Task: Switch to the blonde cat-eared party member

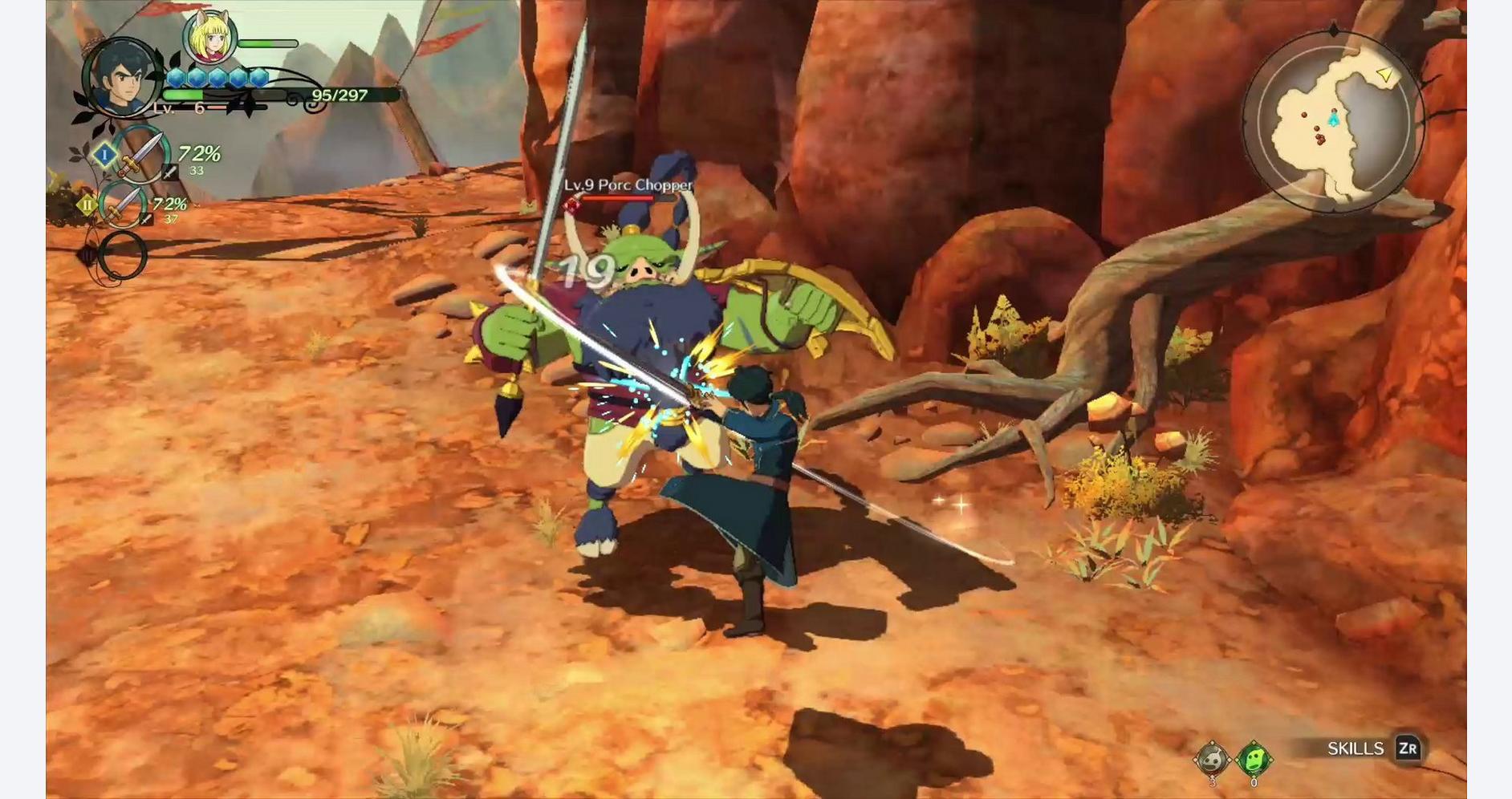Action: point(210,37)
